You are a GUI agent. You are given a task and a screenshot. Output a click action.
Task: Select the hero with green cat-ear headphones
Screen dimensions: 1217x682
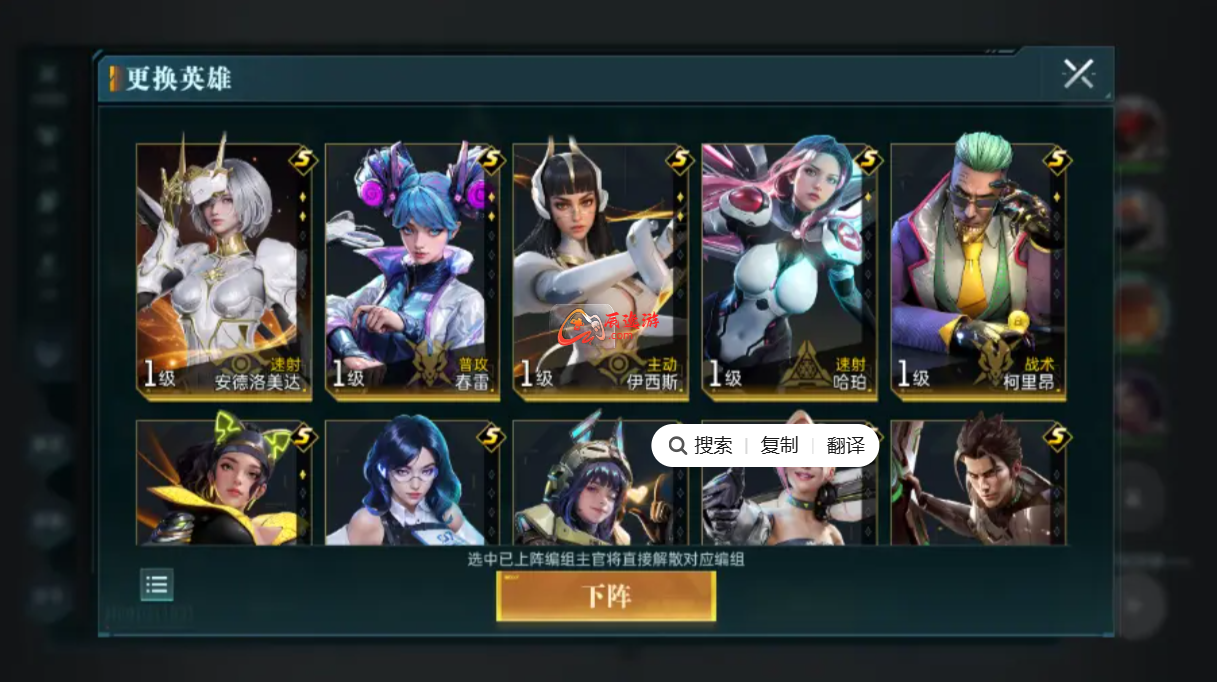point(224,485)
